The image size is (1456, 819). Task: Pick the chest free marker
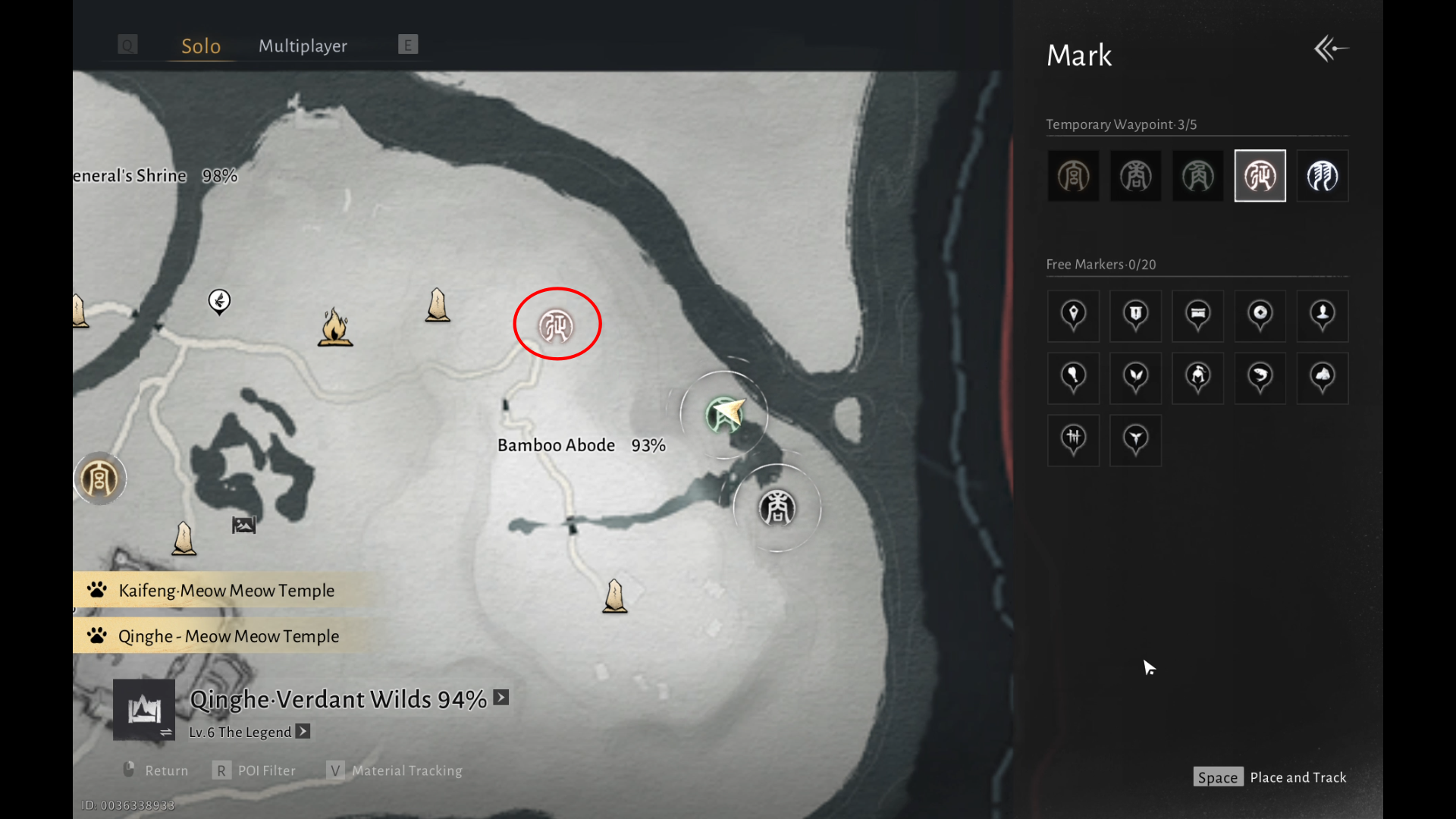1197,315
